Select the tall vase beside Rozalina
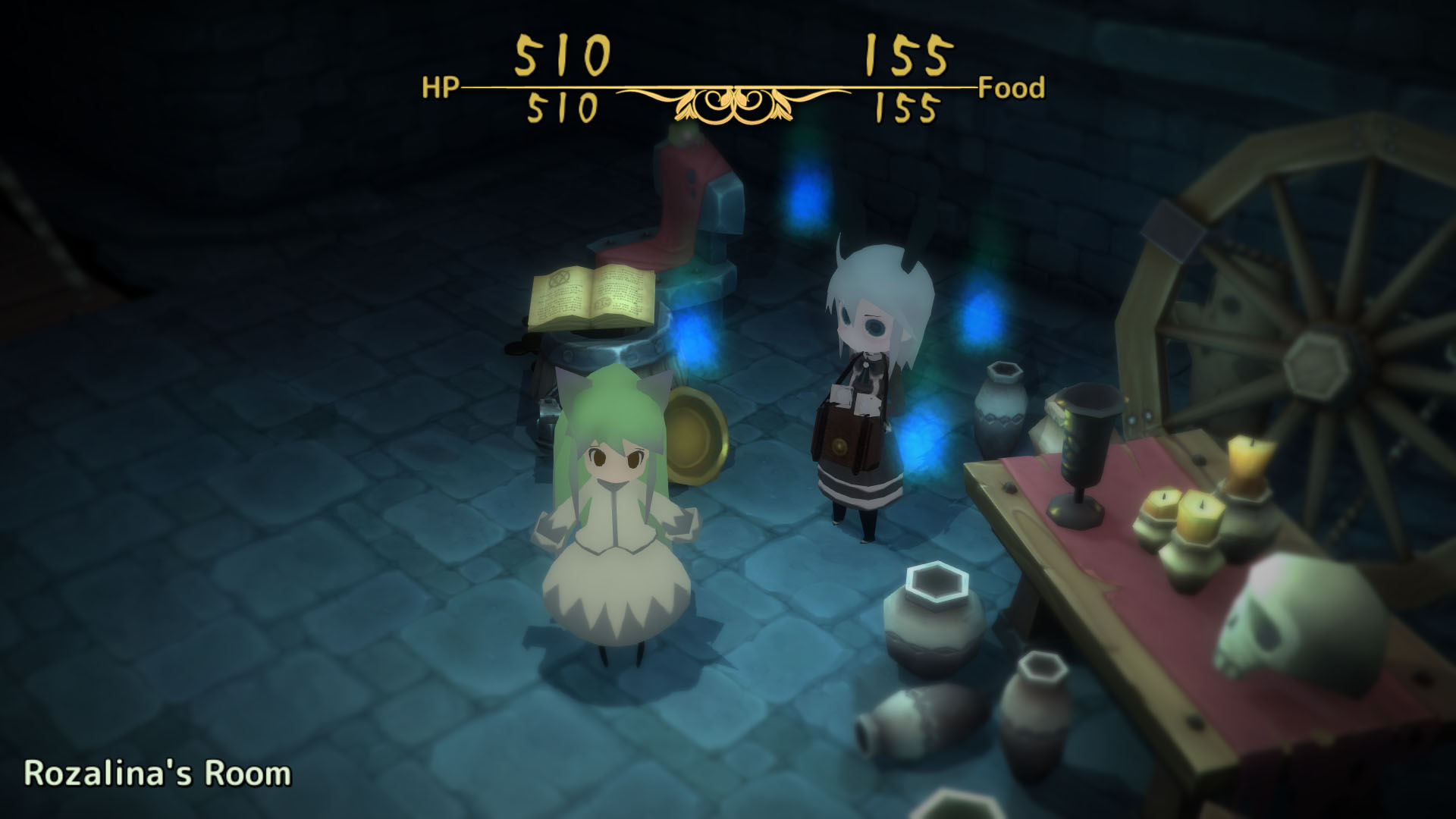Viewport: 1456px width, 819px height. pos(1001,409)
